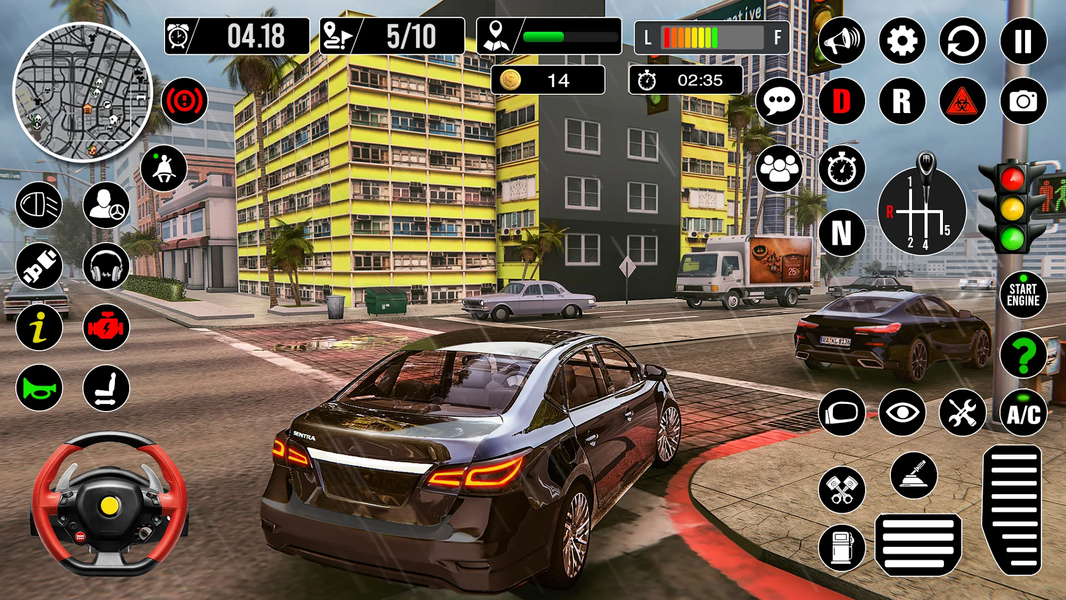
Task: Open help with the green question mark
Action: click(1023, 354)
